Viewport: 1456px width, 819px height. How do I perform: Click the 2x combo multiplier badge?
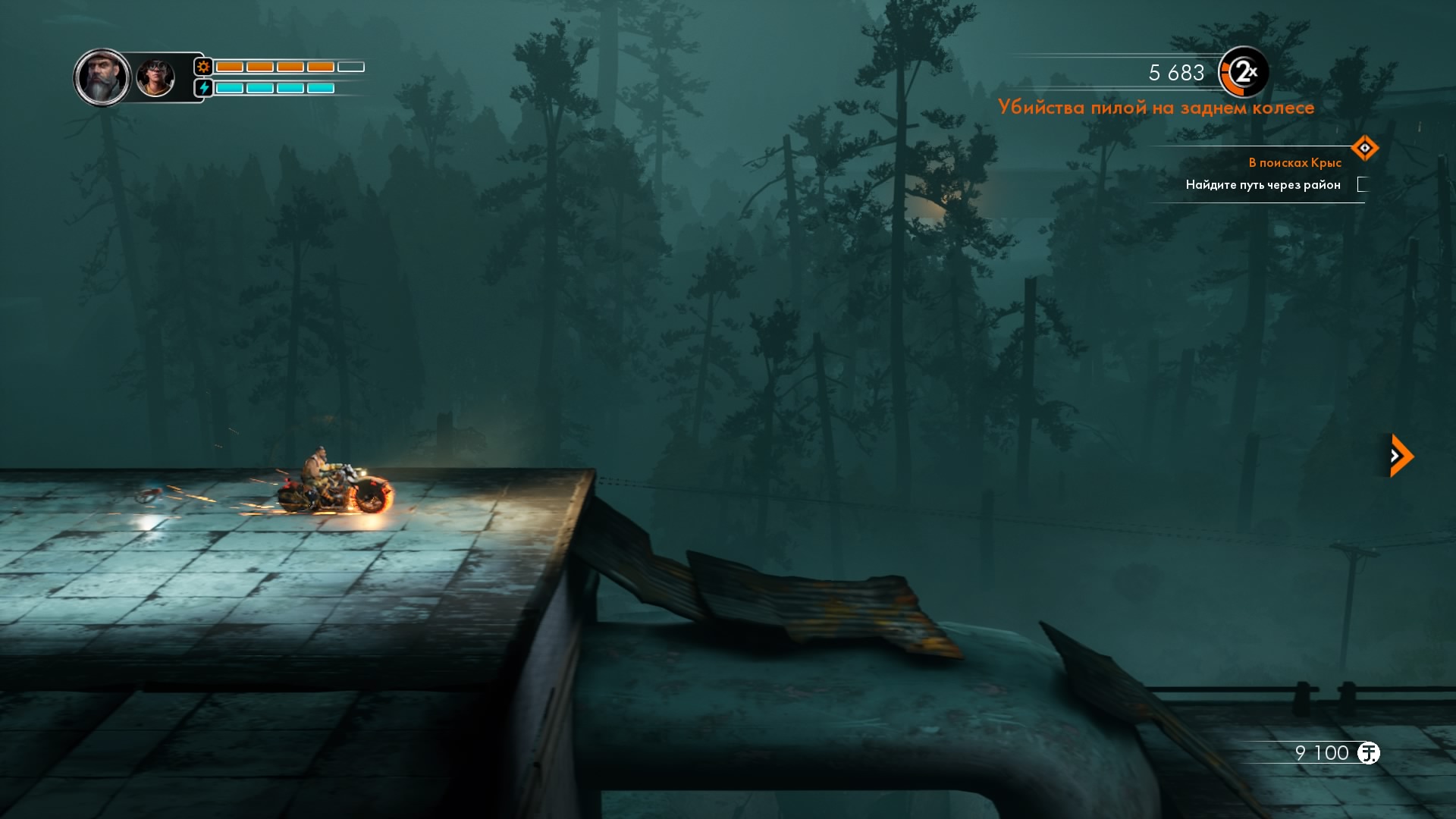tap(1243, 73)
